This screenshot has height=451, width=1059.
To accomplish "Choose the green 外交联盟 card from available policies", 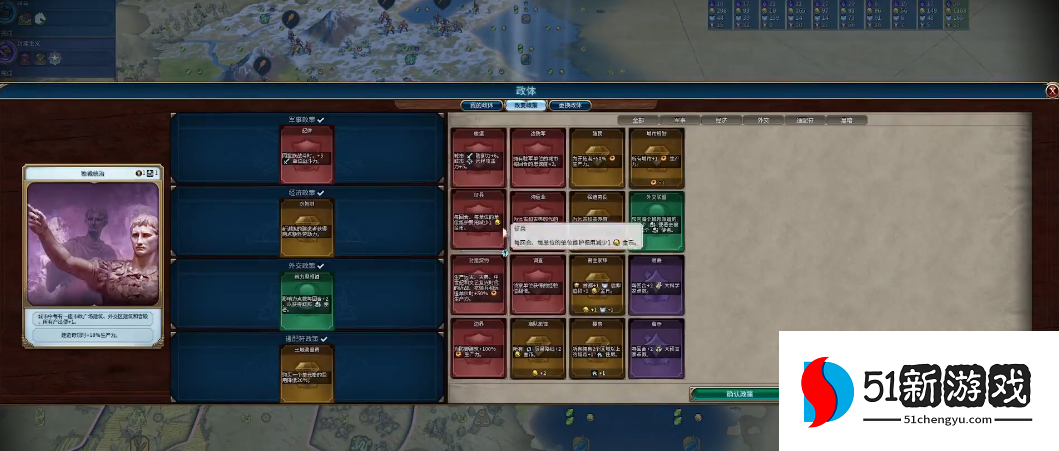I will pyautogui.click(x=655, y=220).
